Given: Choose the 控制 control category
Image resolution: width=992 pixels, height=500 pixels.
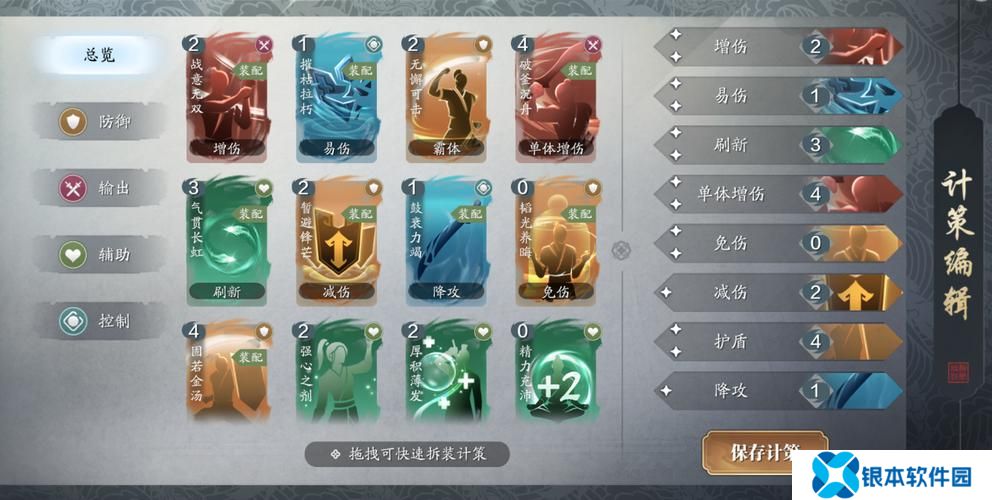Looking at the screenshot, I should coord(100,322).
